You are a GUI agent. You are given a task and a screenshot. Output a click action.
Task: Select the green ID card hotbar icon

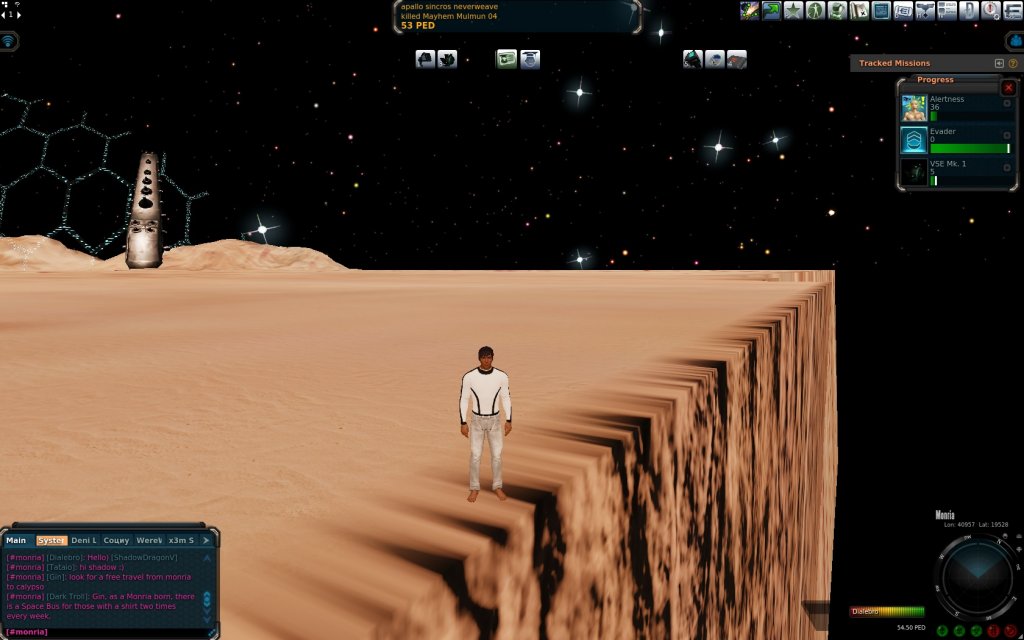click(x=506, y=59)
